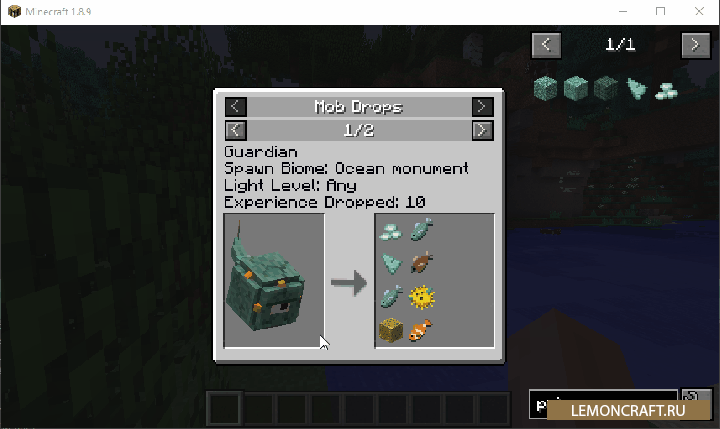This screenshot has height=429, width=720.
Task: Select the prismarine block in the item list
Action: tap(545, 89)
